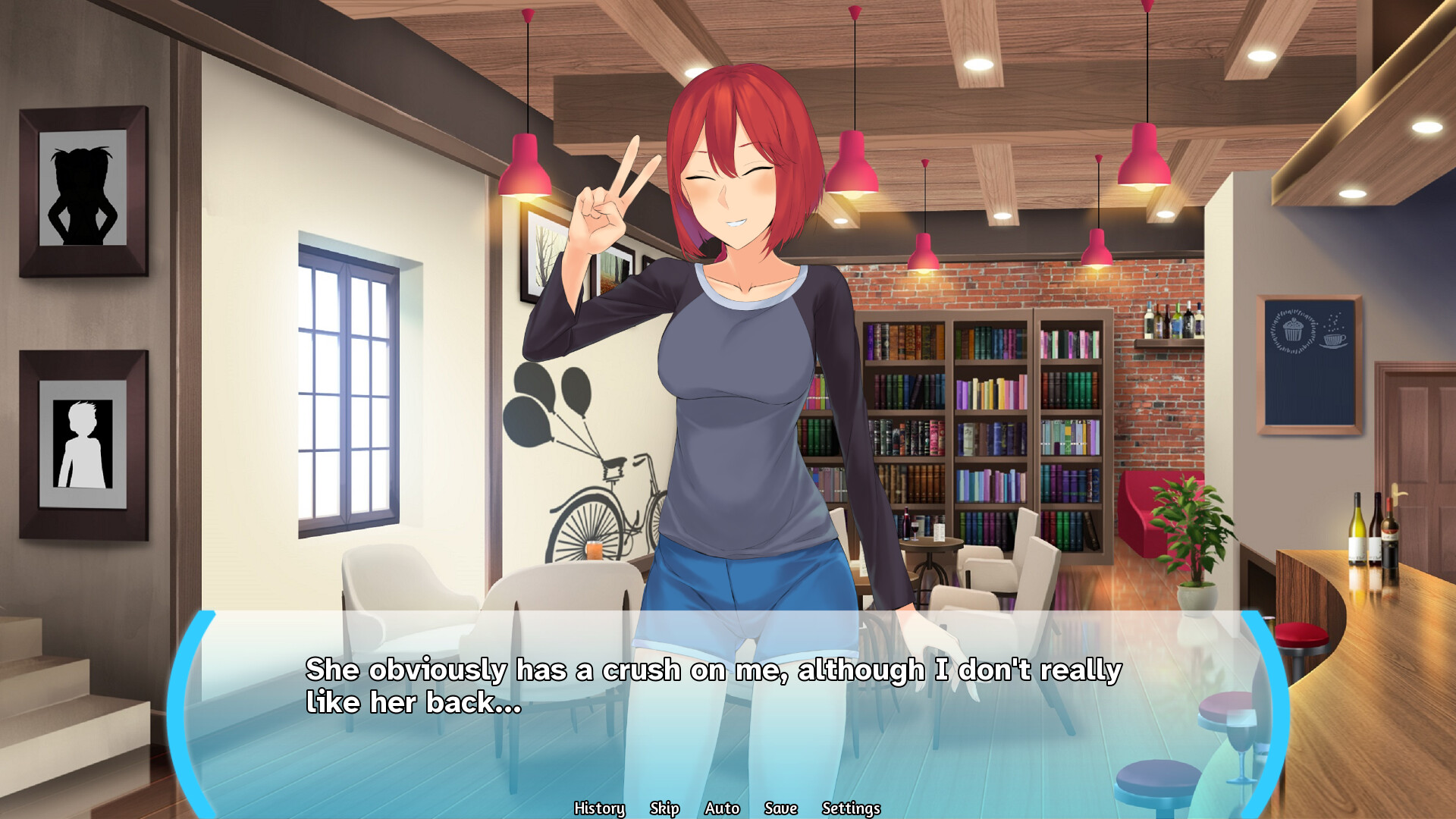The width and height of the screenshot is (1456, 819).
Task: Open the Save screen
Action: pyautogui.click(x=782, y=808)
